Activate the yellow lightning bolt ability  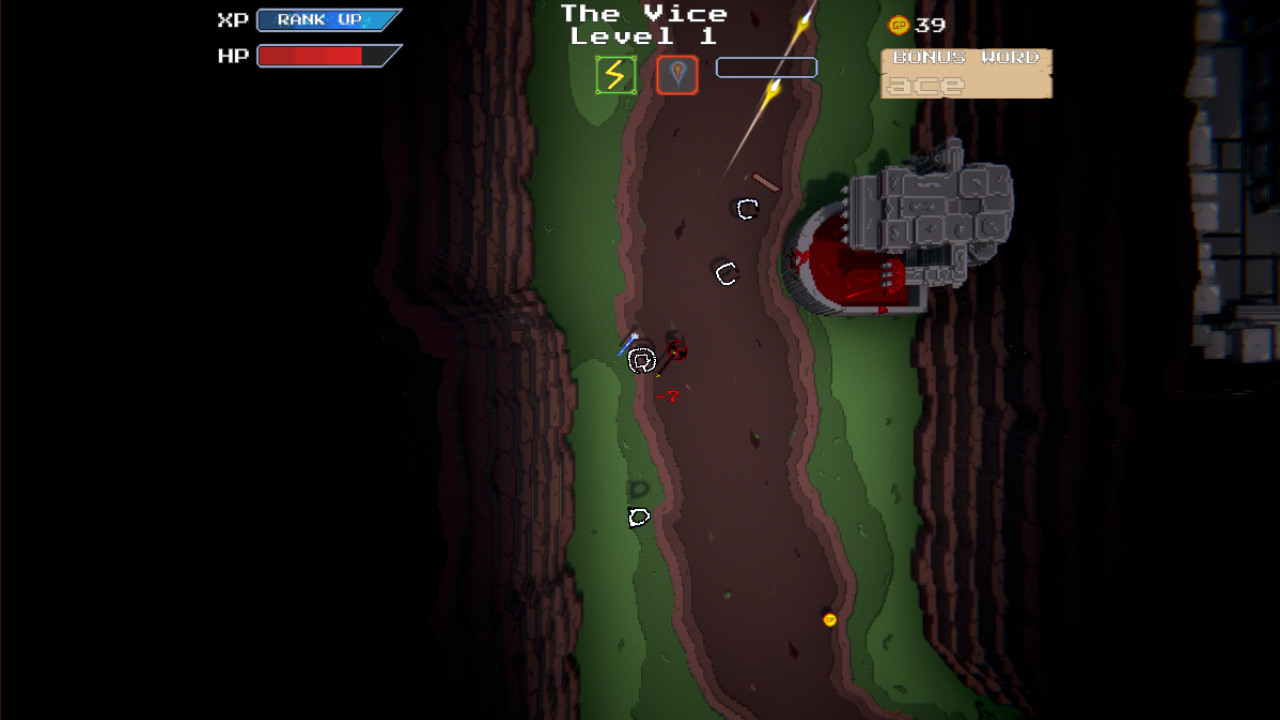click(x=616, y=75)
